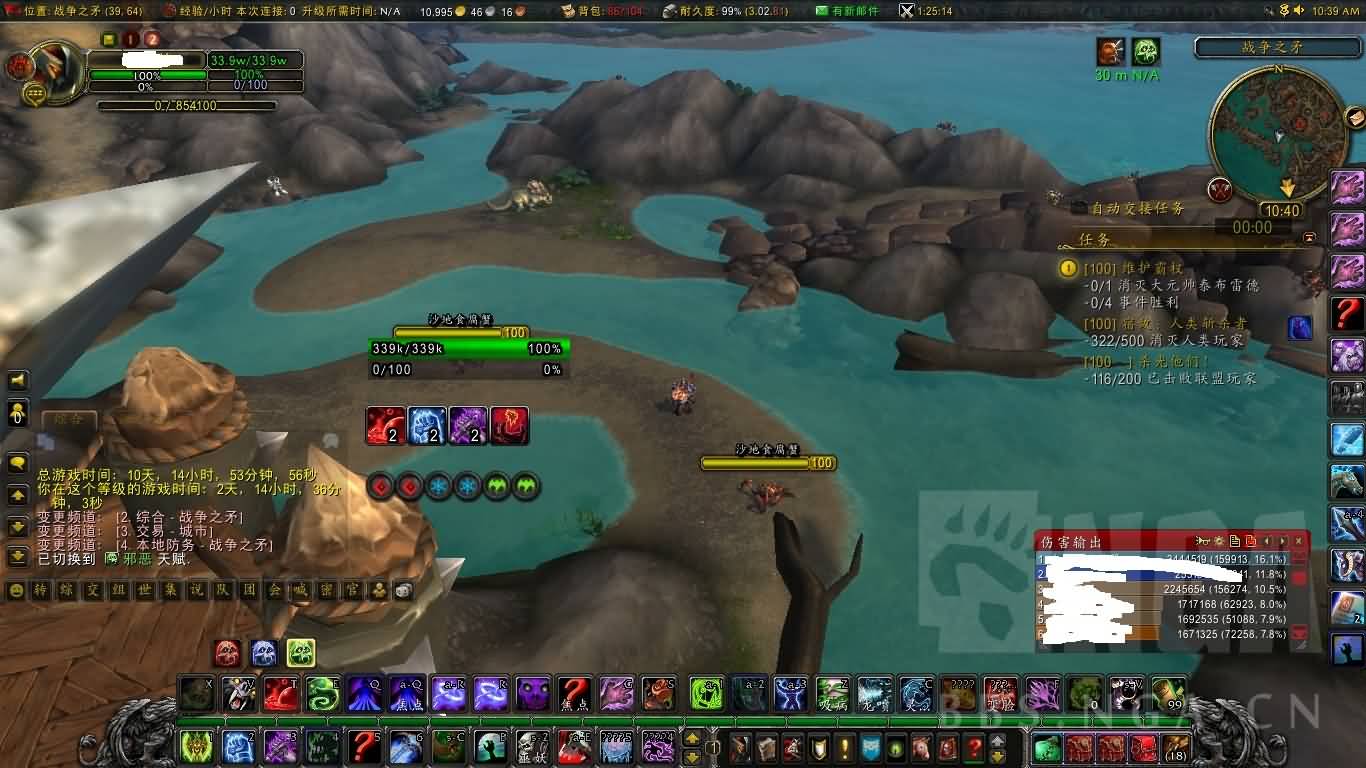The width and height of the screenshot is (1366, 768).
Task: Click the dice roll button on the chat bar
Action: 403,591
